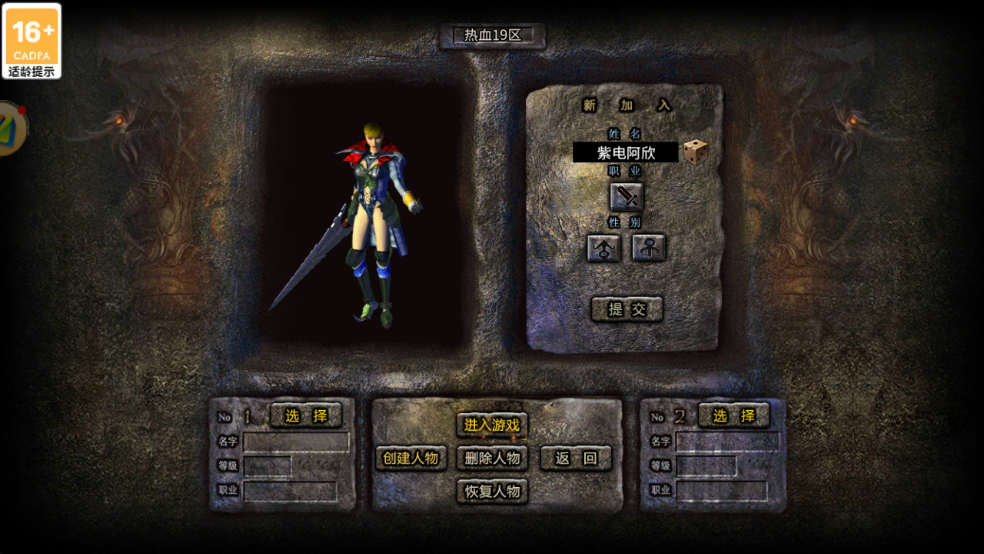Select the male gender symbol
Image resolution: width=984 pixels, height=554 pixels.
click(604, 248)
